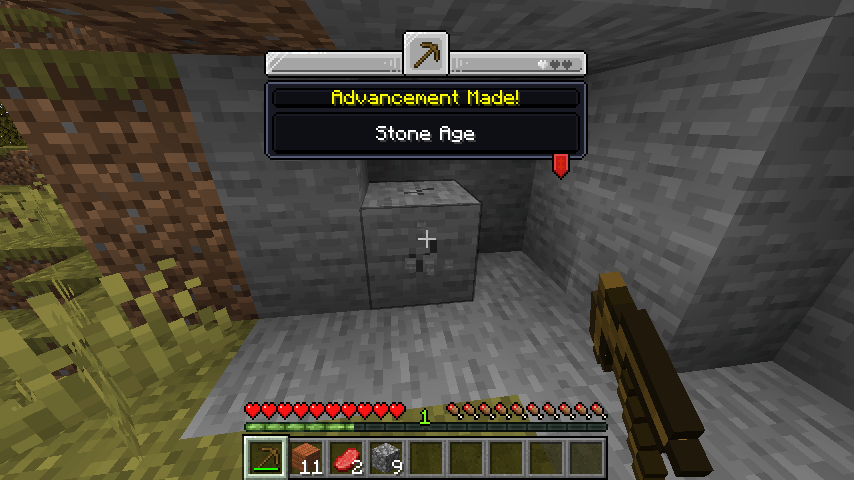The image size is (854, 480).
Task: Select the cobblestone stack of 9
Action: pyautogui.click(x=387, y=459)
